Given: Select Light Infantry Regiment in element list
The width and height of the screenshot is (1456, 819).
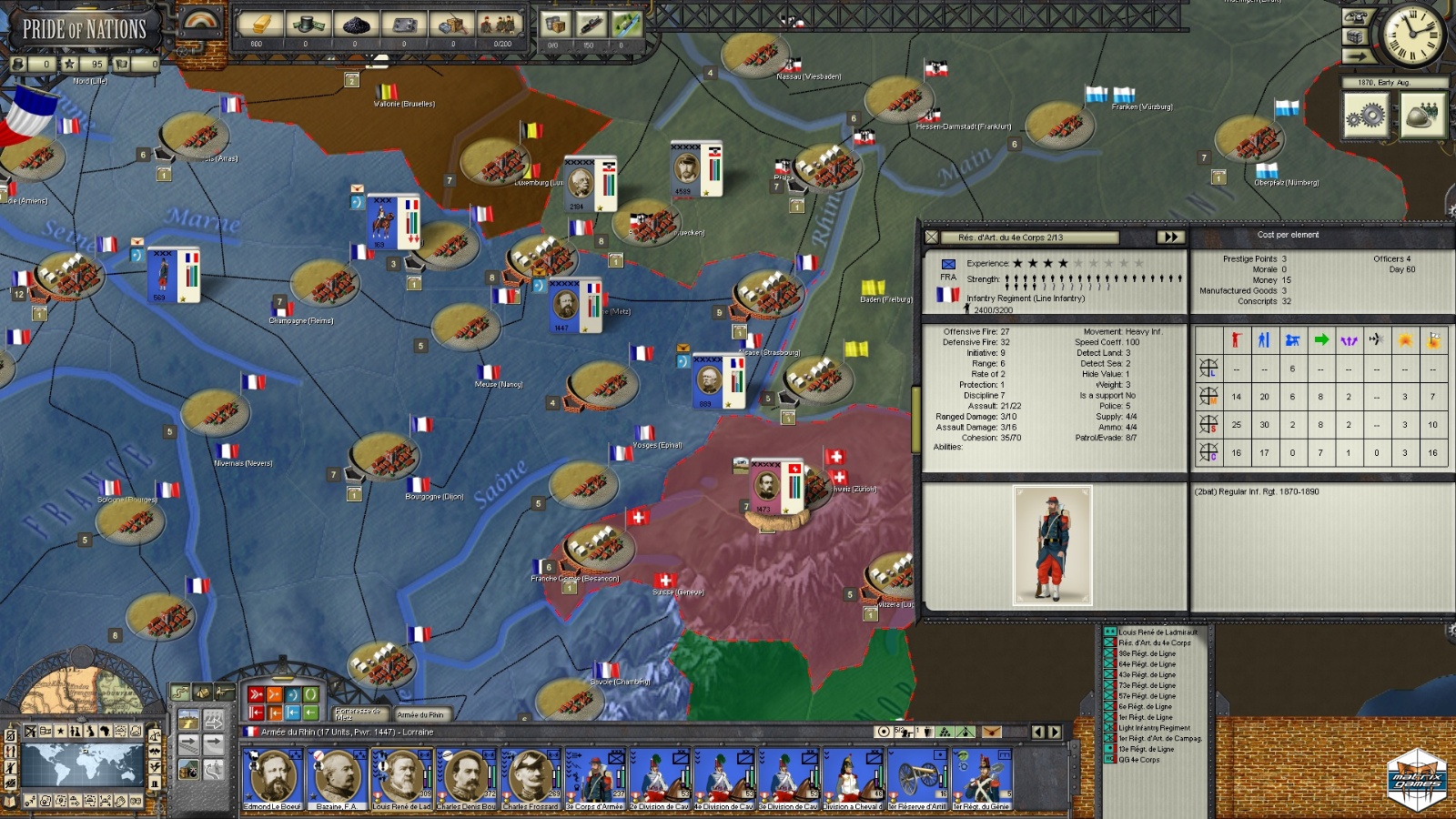Looking at the screenshot, I should coord(1154,728).
